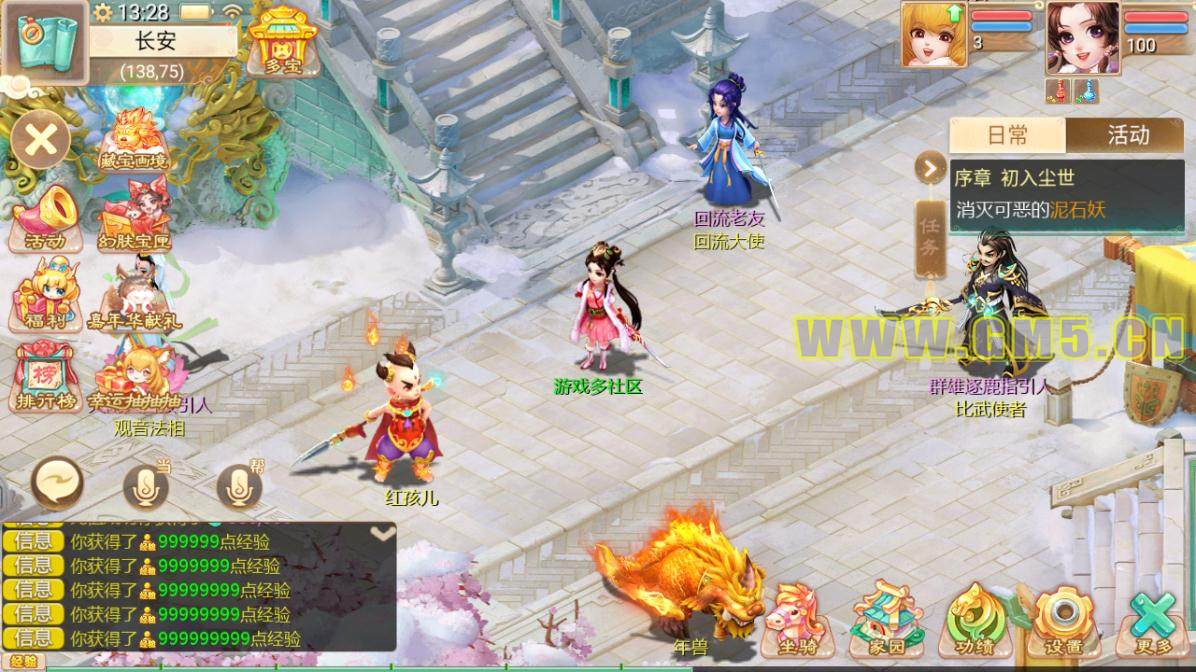Collapse the quest tracker with the arrow button
Image resolution: width=1196 pixels, height=672 pixels.
coord(932,167)
